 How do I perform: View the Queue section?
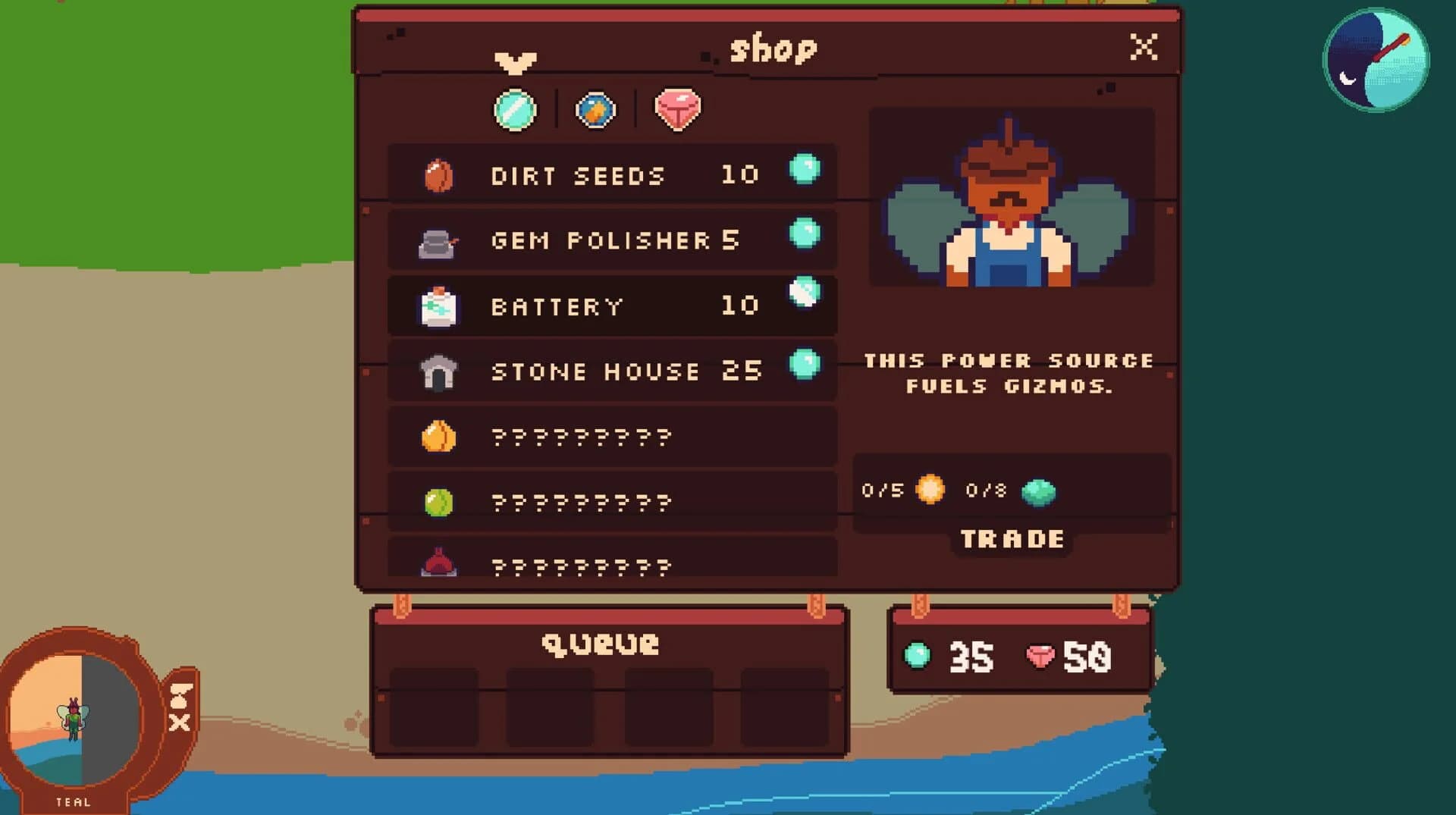click(600, 643)
